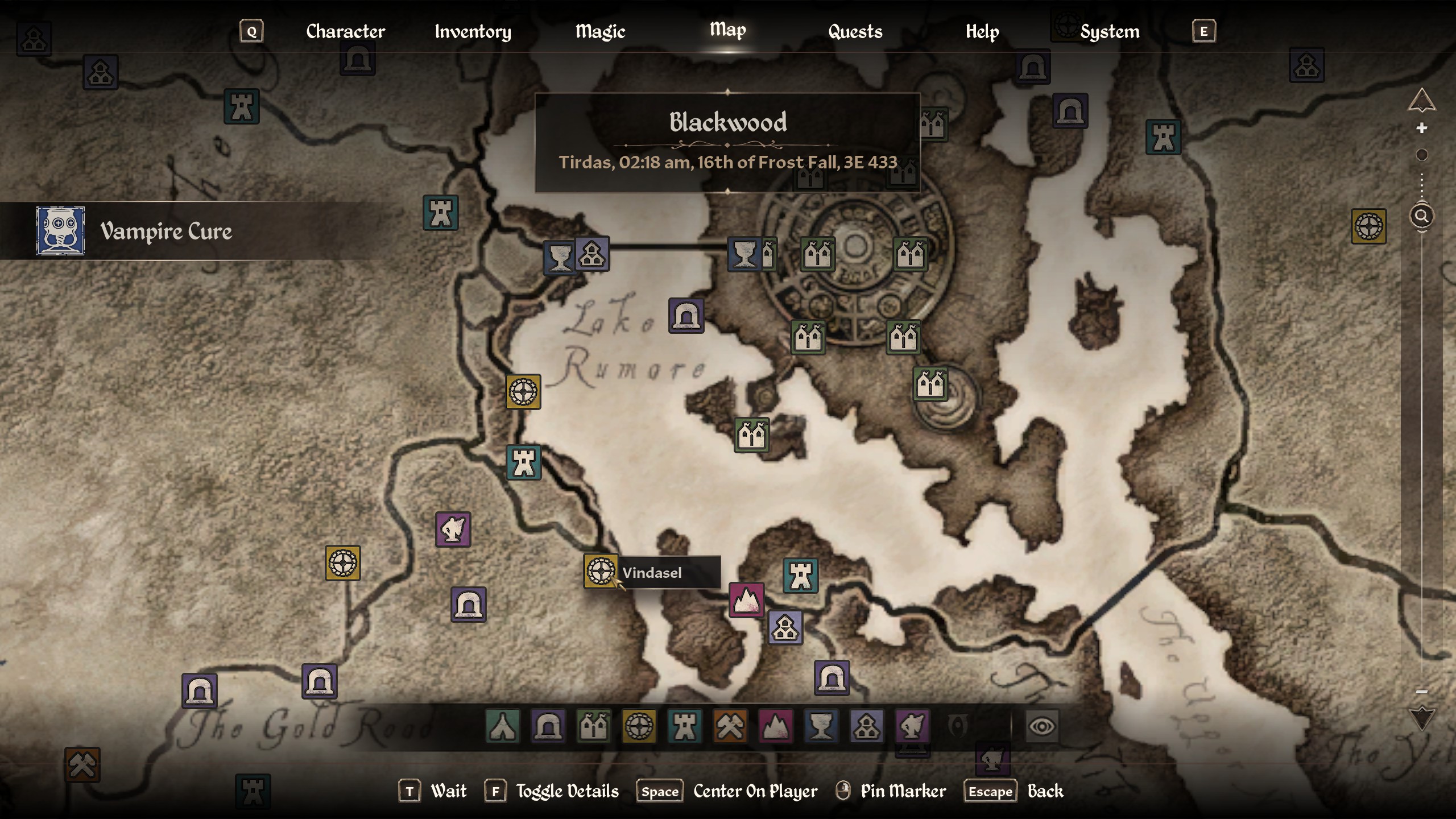
Task: Click Toggle Details
Action: 566,791
